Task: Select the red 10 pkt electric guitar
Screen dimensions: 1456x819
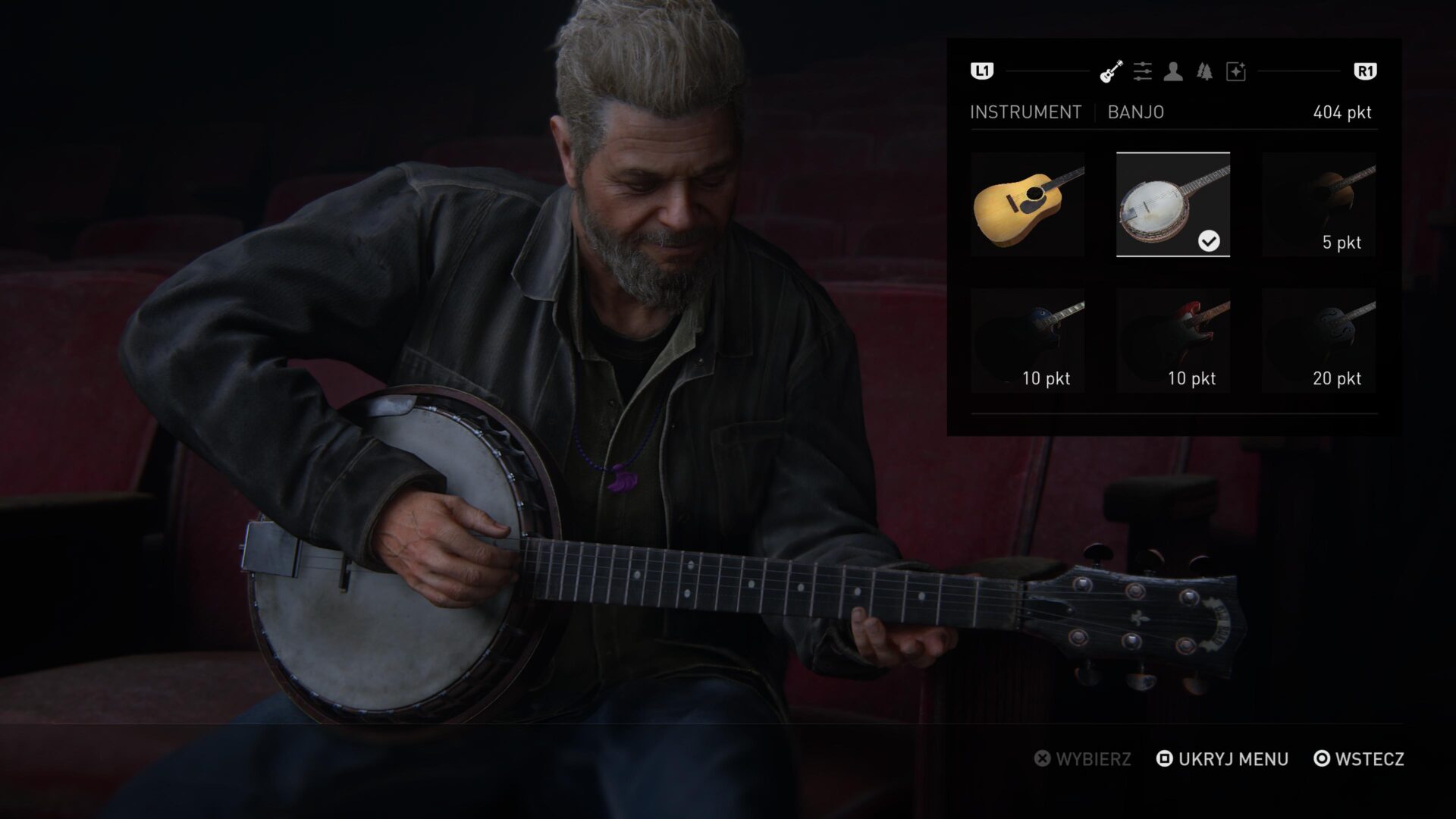Action: pyautogui.click(x=1175, y=338)
